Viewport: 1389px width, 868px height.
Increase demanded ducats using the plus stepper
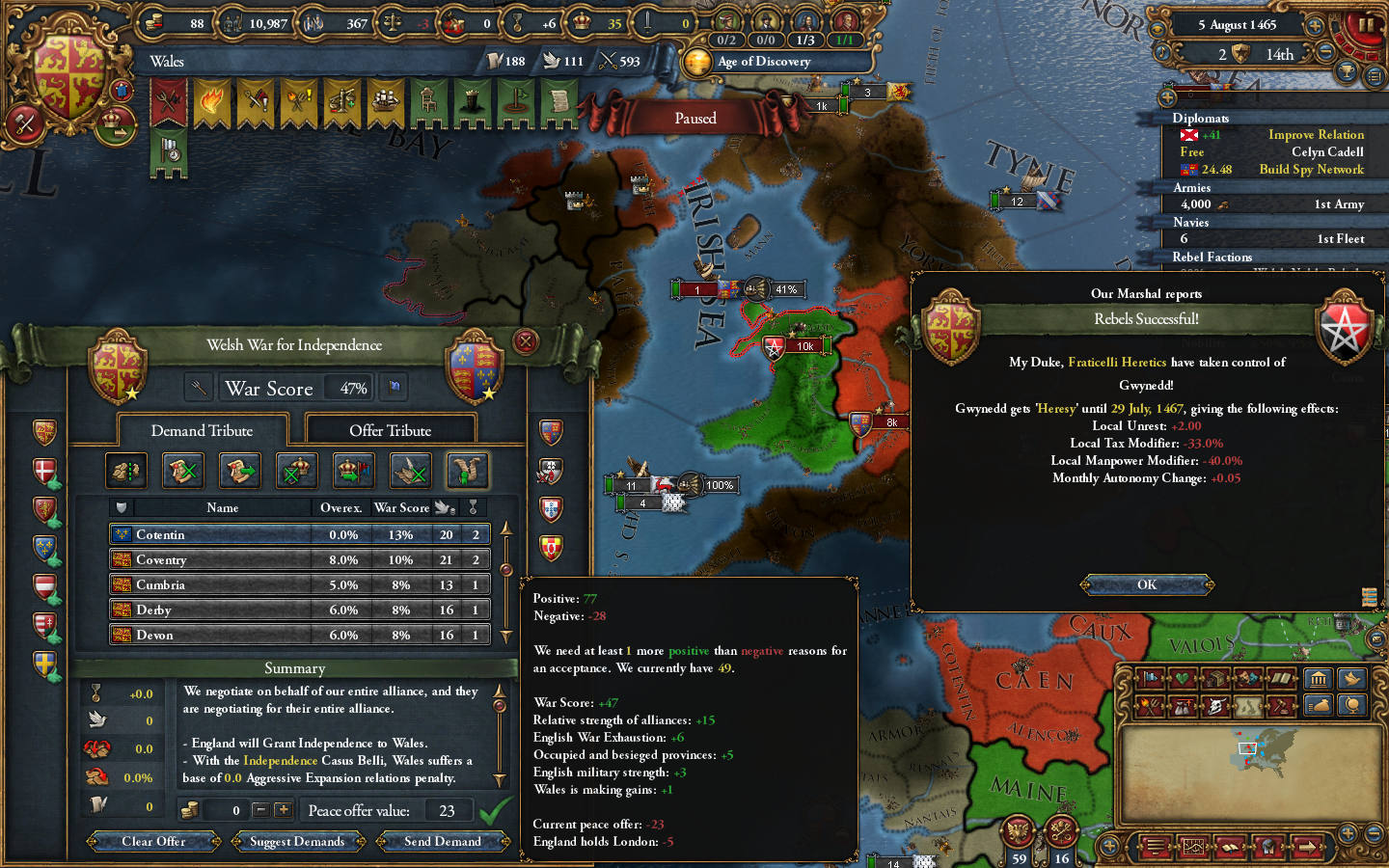tap(284, 811)
